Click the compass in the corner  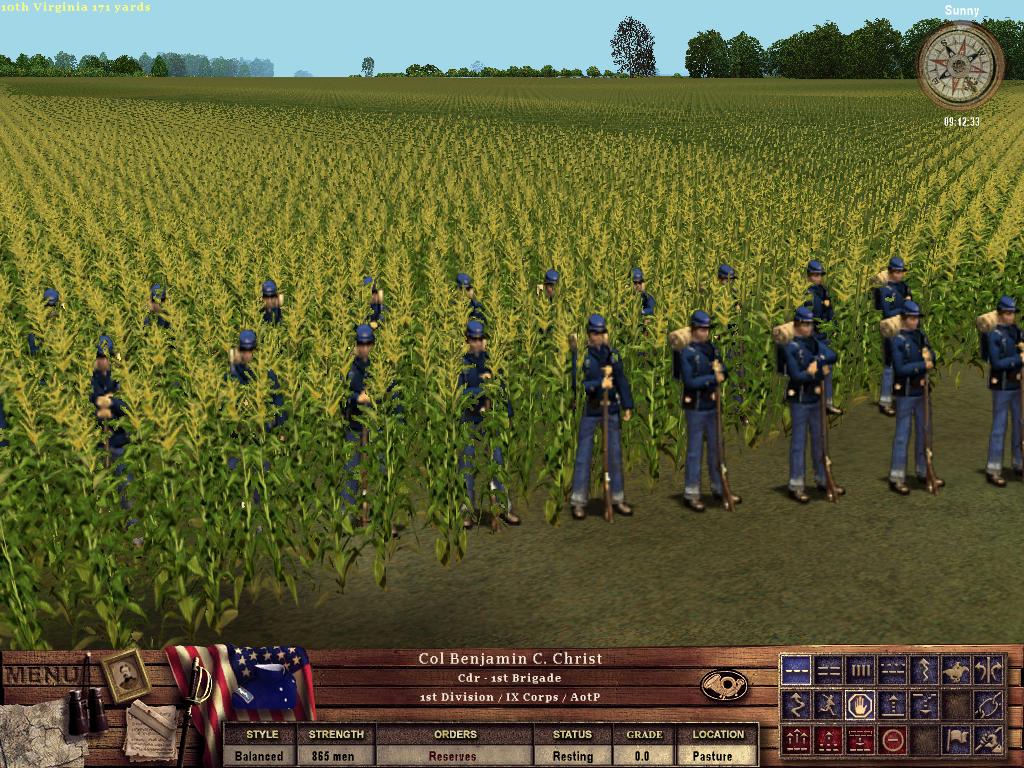960,66
